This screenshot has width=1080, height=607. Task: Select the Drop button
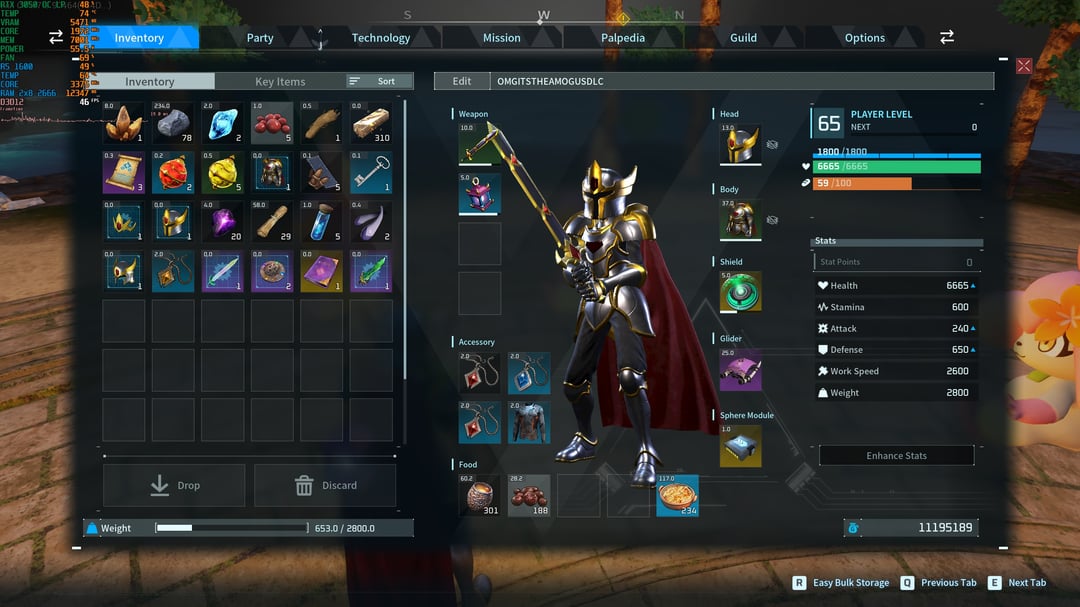pos(174,485)
